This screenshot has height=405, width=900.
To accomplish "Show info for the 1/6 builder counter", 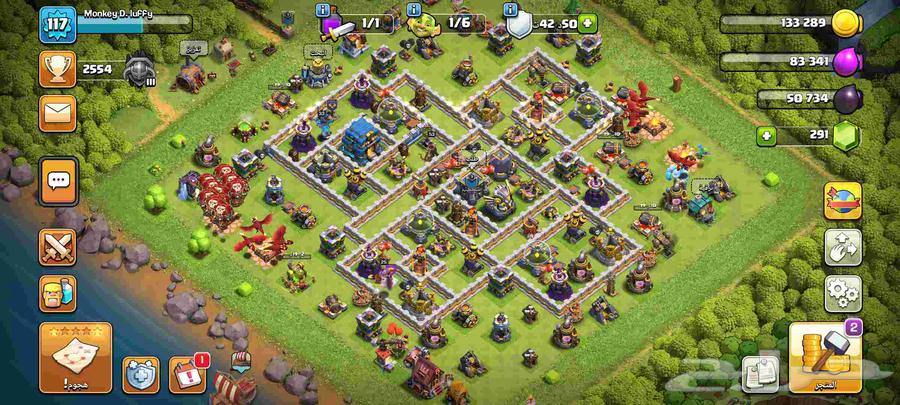I will coord(414,10).
